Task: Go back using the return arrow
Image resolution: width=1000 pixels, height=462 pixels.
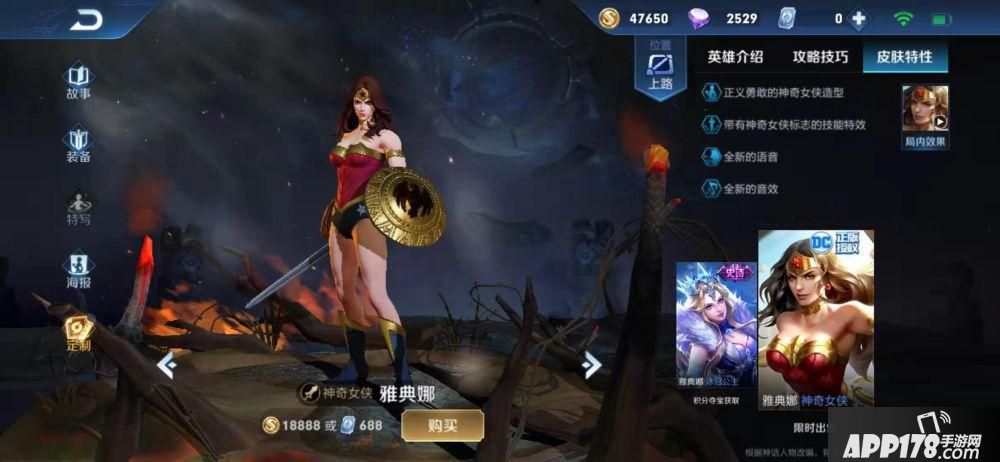Action: (86, 20)
